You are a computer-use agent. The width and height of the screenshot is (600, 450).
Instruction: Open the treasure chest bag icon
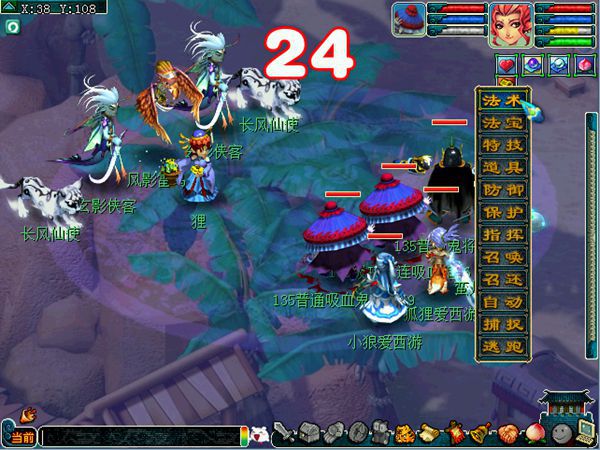point(307,434)
